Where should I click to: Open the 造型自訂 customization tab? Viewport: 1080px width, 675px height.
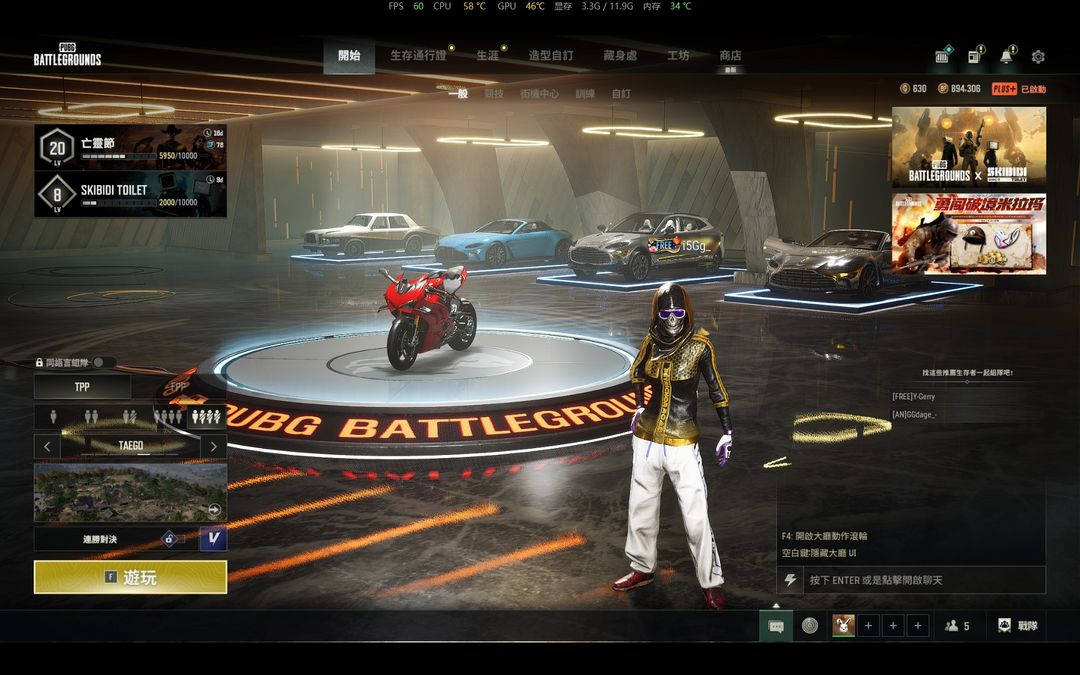click(551, 56)
